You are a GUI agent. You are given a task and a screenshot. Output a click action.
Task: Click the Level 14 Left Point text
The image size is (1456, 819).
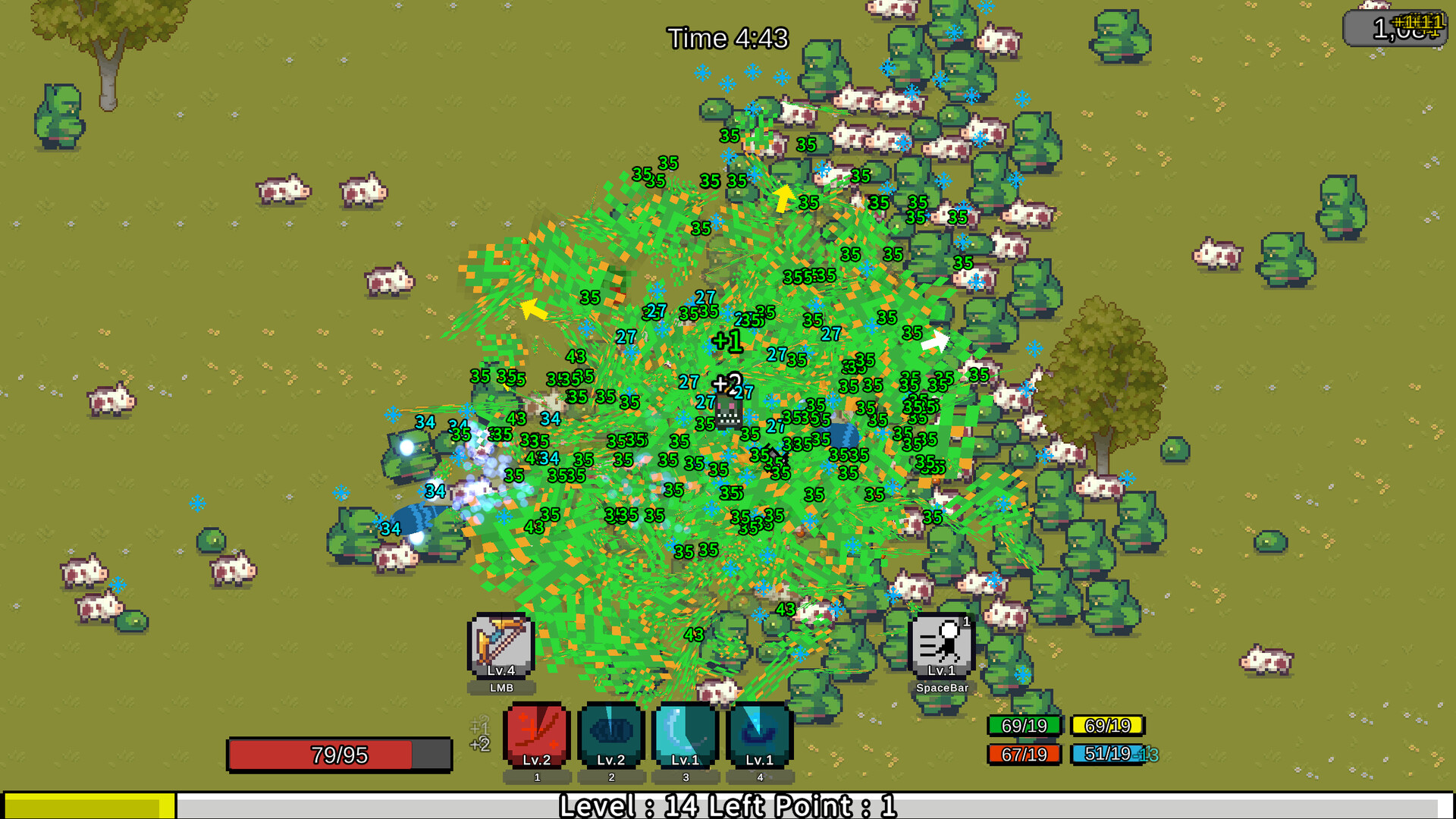pyautogui.click(x=727, y=807)
